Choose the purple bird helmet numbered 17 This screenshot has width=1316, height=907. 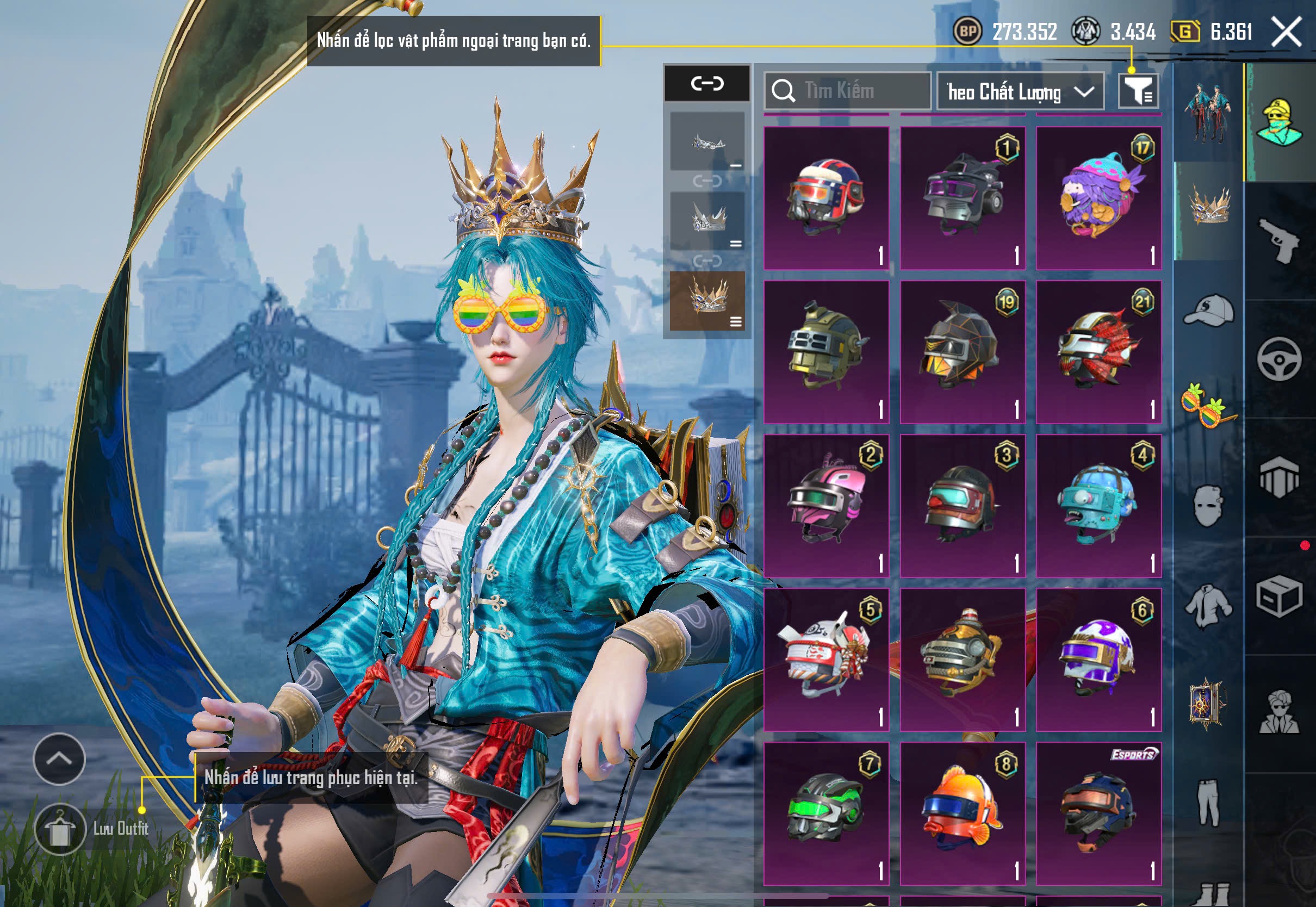(1098, 198)
